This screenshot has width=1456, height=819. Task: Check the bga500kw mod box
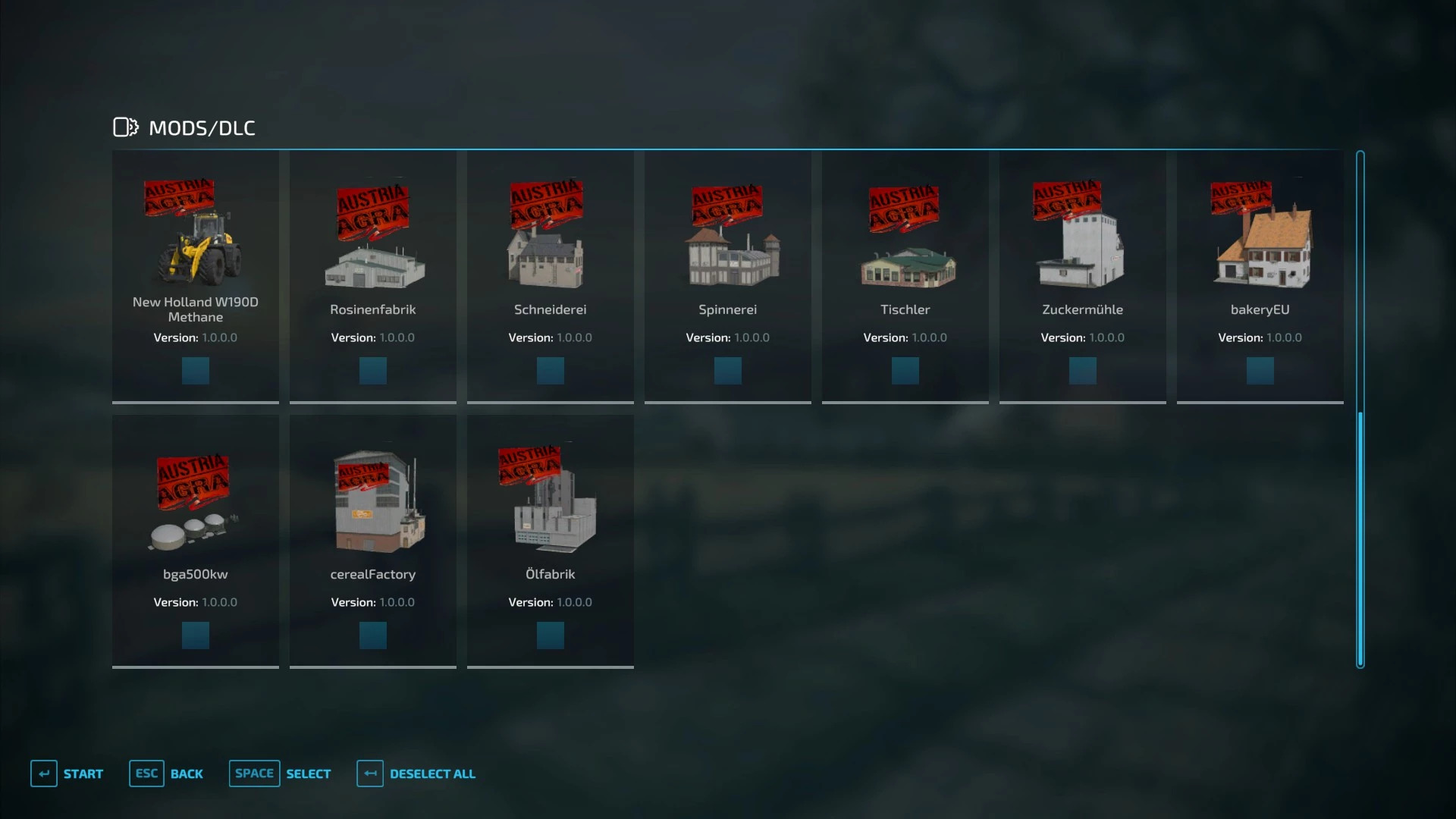click(195, 635)
